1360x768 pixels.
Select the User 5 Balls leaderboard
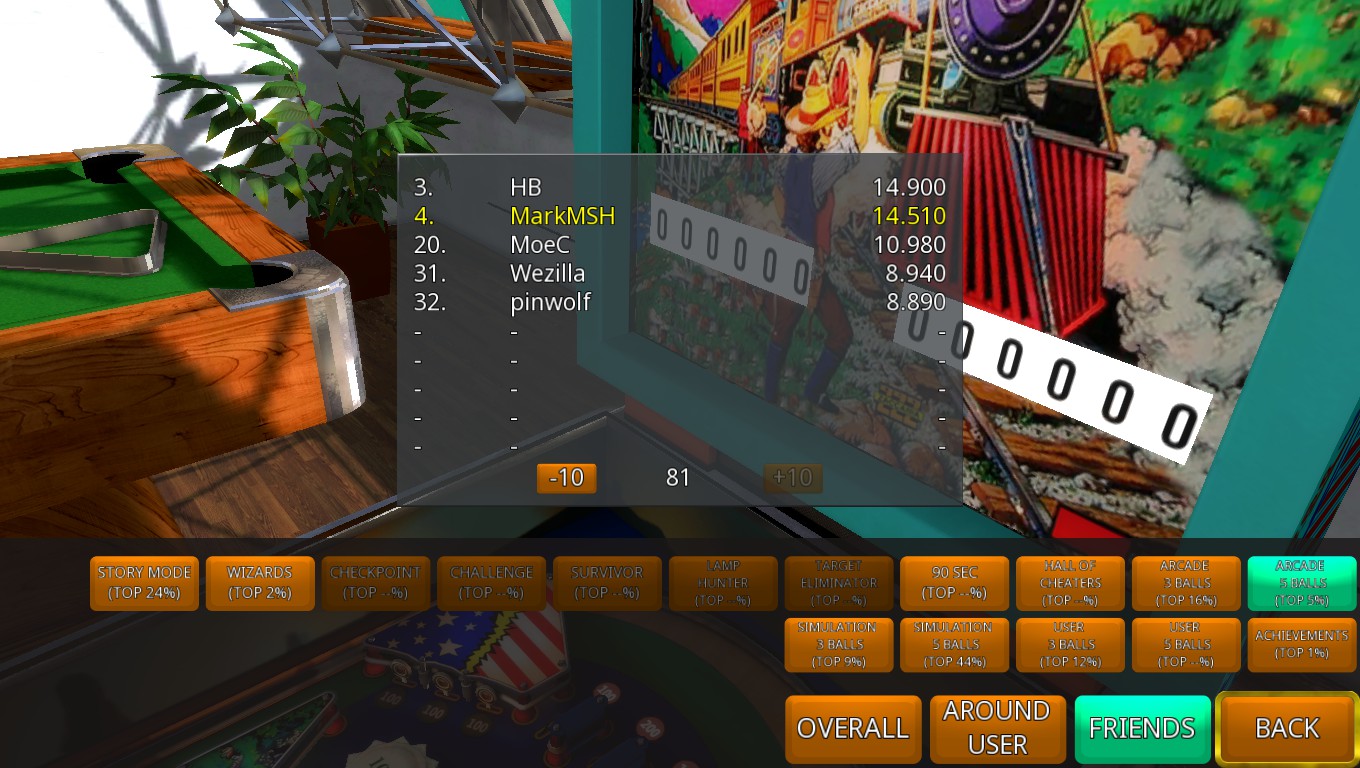tap(1186, 645)
